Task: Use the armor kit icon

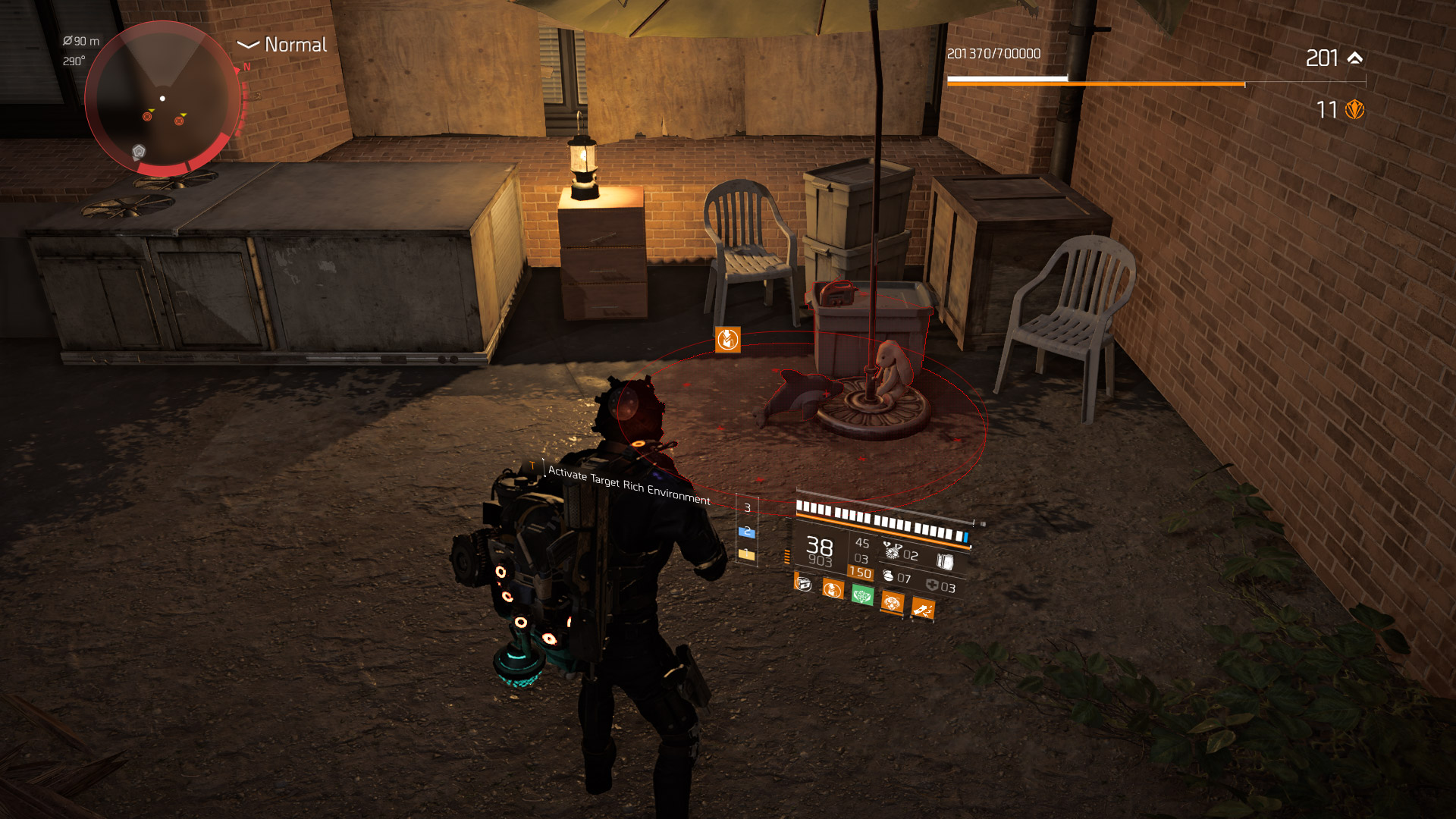Action: 944,561
